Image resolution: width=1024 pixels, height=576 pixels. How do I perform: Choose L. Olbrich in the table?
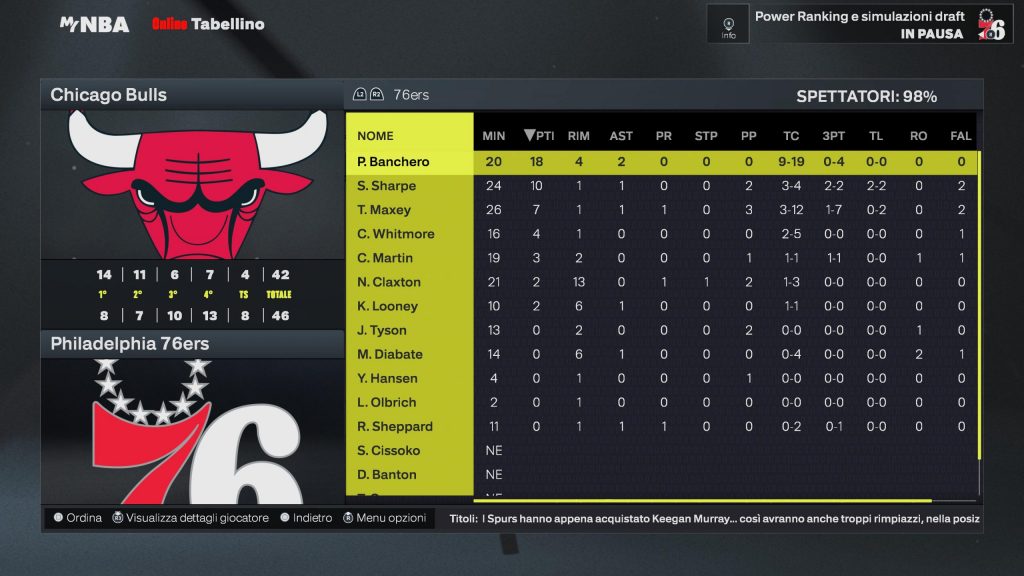pos(387,402)
